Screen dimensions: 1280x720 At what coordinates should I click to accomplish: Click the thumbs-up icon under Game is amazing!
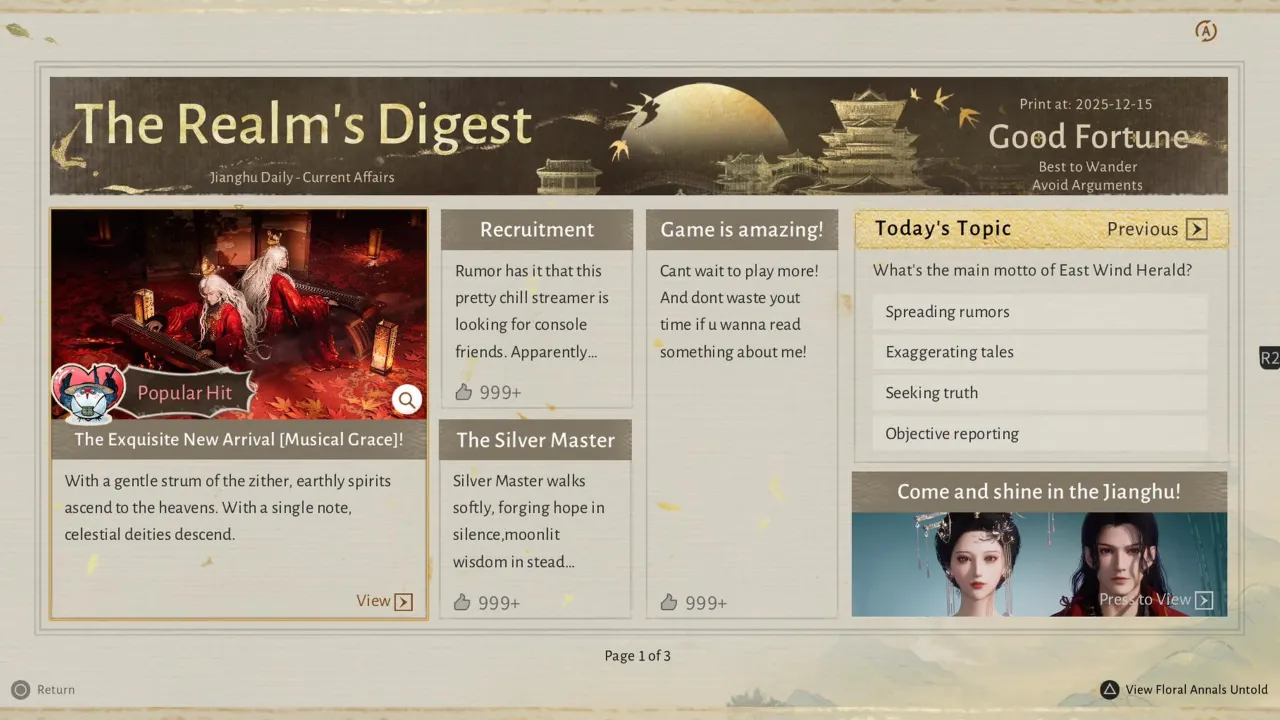668,602
